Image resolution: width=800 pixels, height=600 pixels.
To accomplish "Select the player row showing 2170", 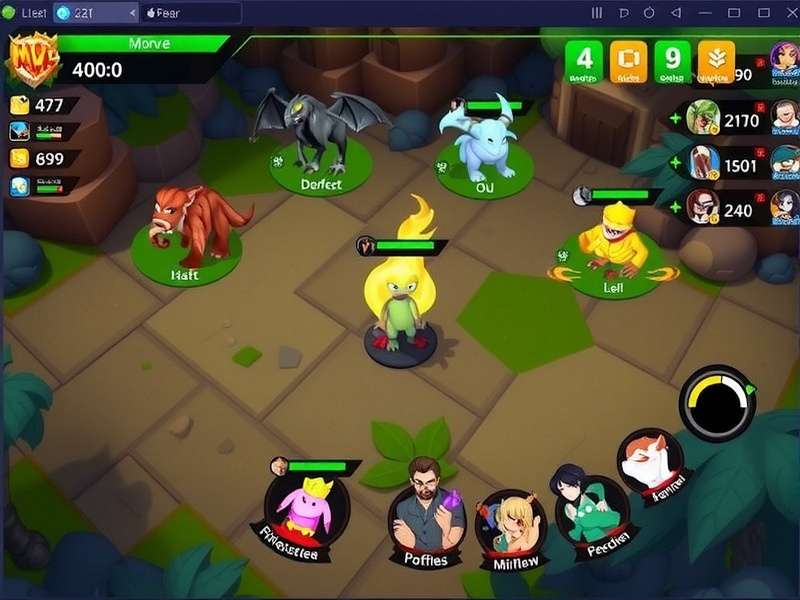I will pyautogui.click(x=730, y=120).
